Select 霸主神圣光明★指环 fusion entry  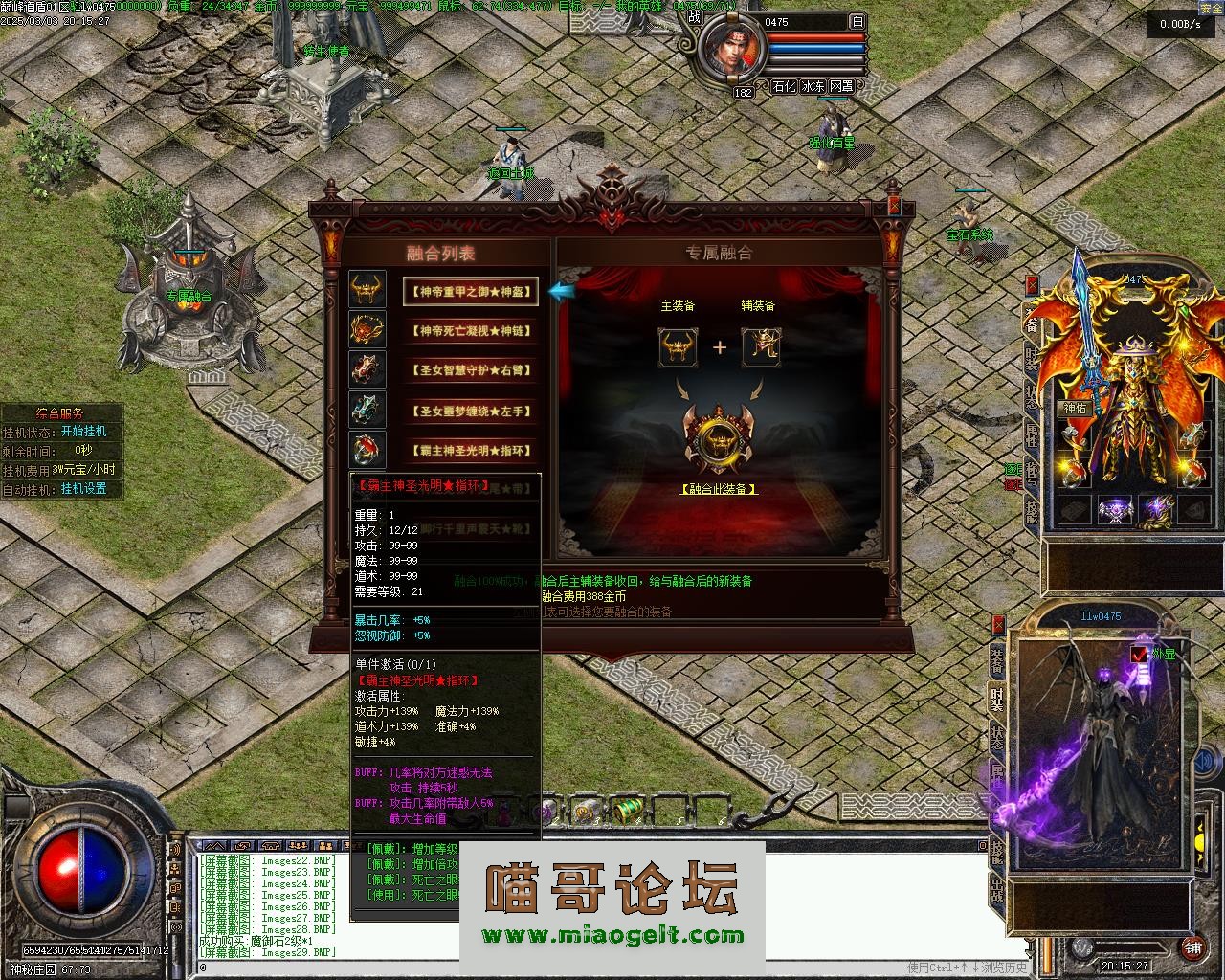470,451
